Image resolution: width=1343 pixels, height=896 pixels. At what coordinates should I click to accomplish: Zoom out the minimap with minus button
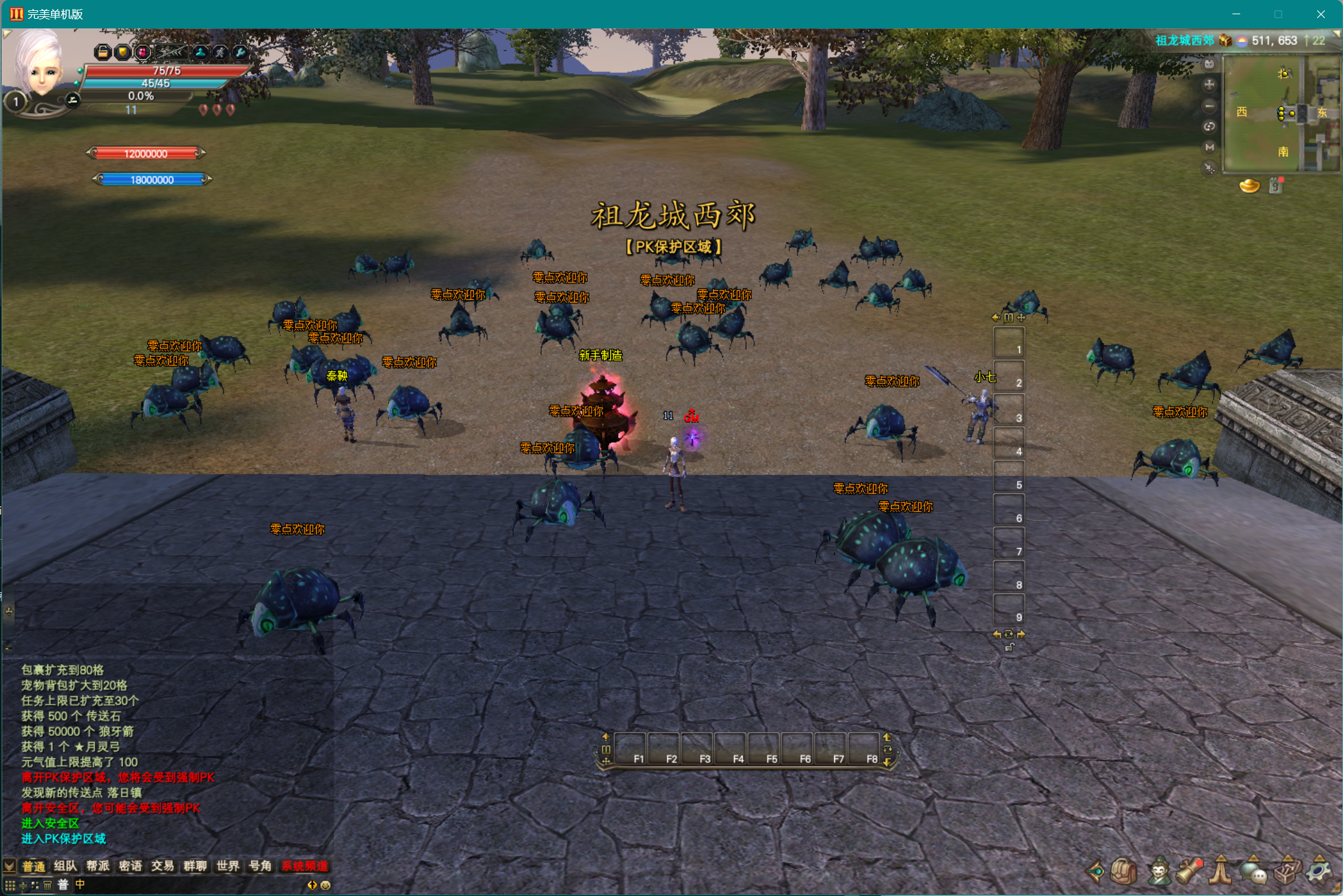click(x=1209, y=105)
